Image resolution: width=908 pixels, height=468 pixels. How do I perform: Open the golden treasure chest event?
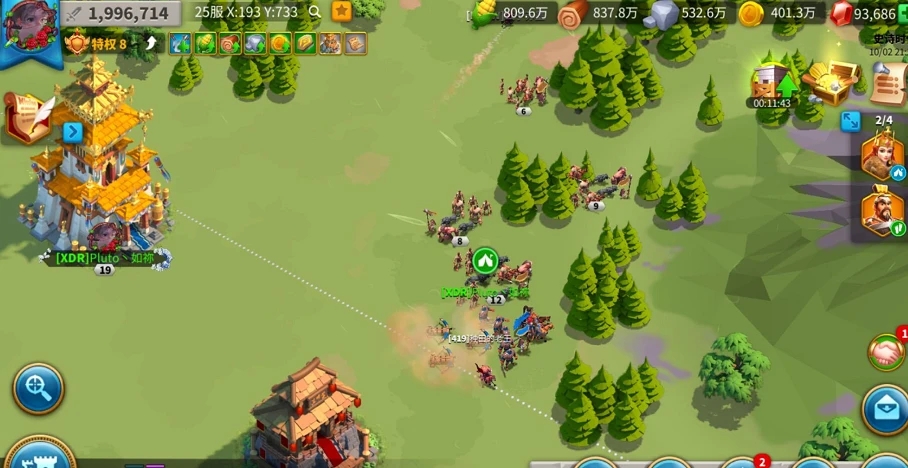pos(830,82)
